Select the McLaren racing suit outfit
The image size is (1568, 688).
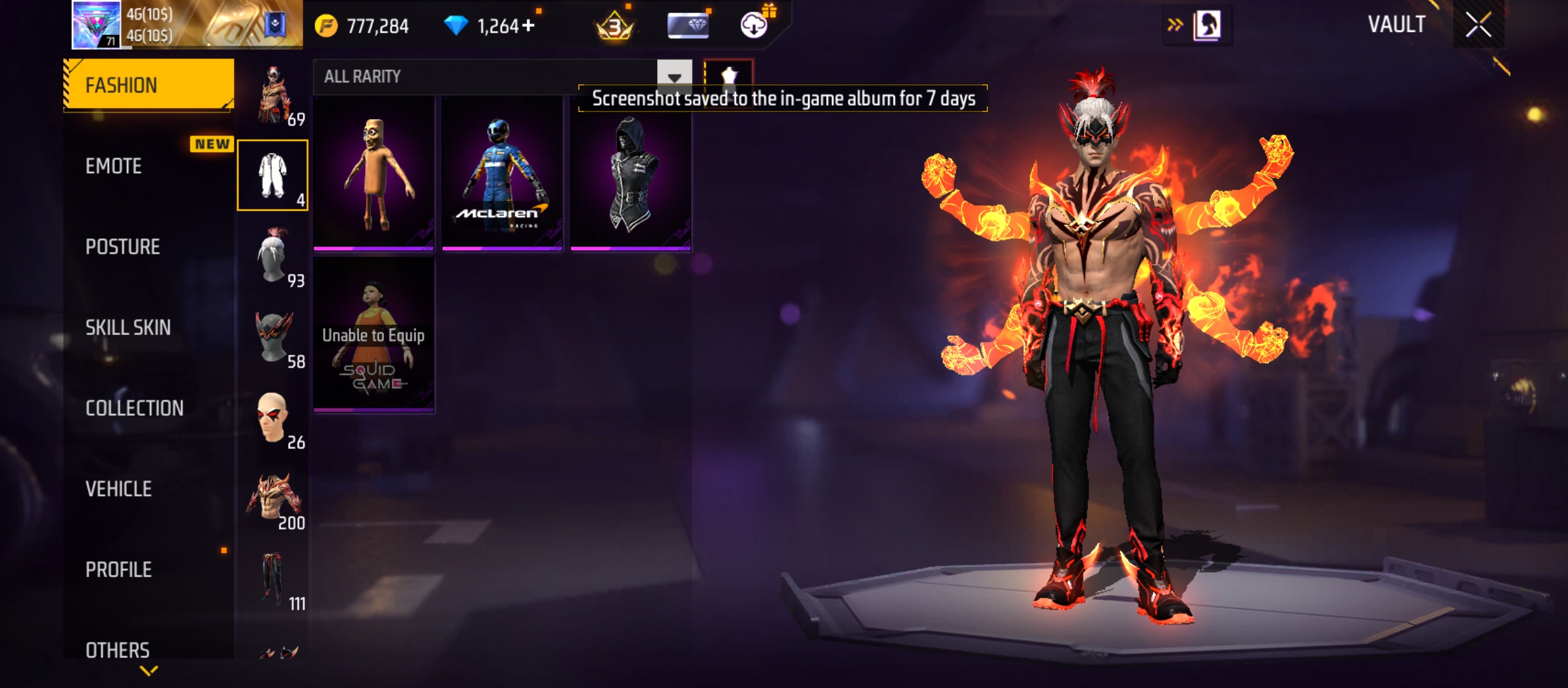[502, 173]
